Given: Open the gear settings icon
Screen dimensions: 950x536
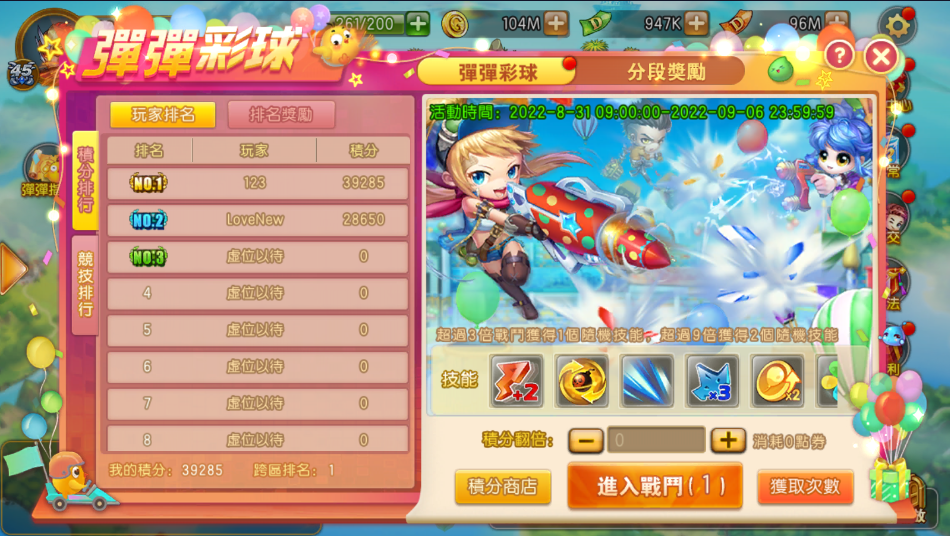Looking at the screenshot, I should pyautogui.click(x=897, y=24).
